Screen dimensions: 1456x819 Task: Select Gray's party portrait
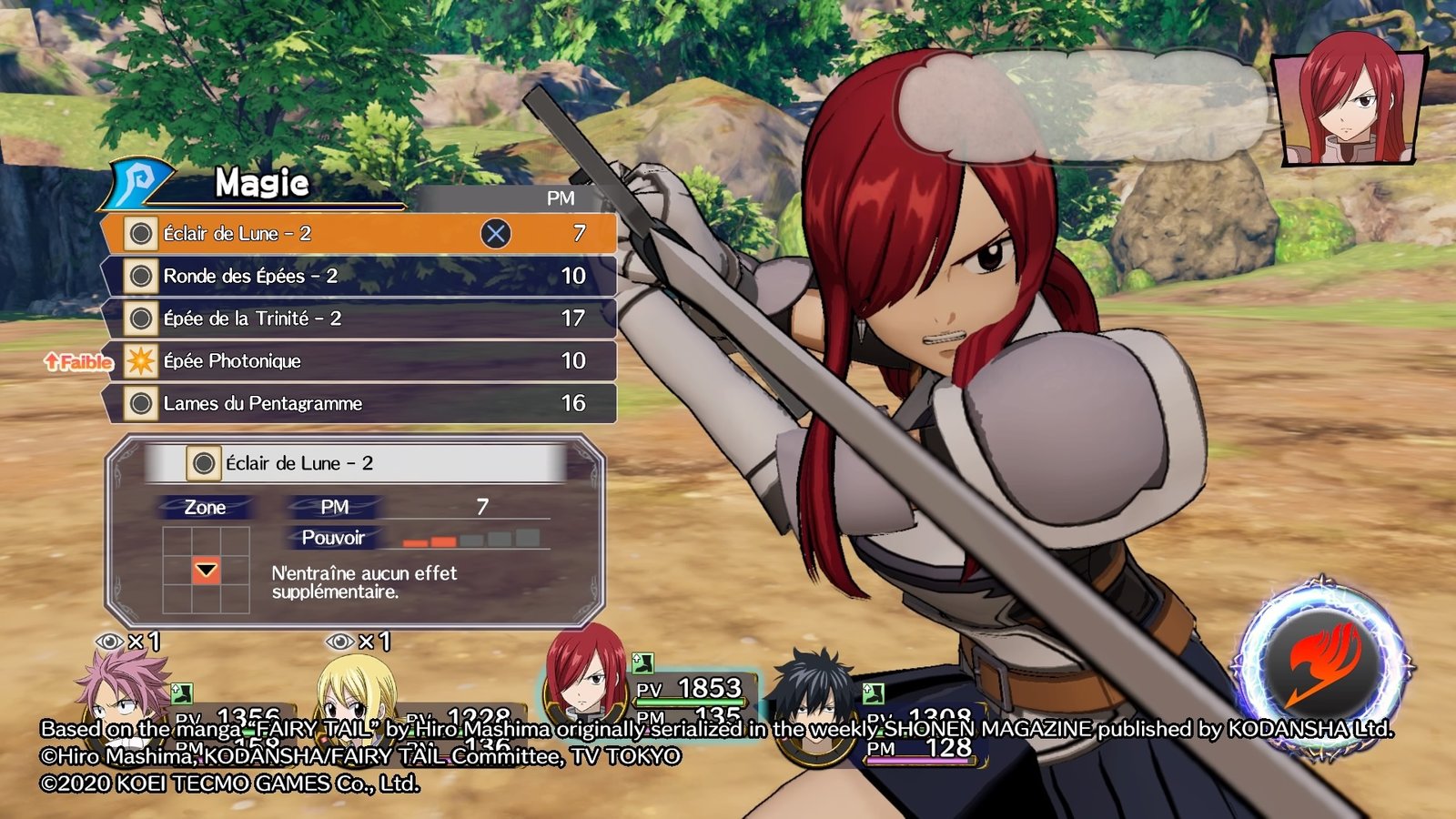[813, 696]
